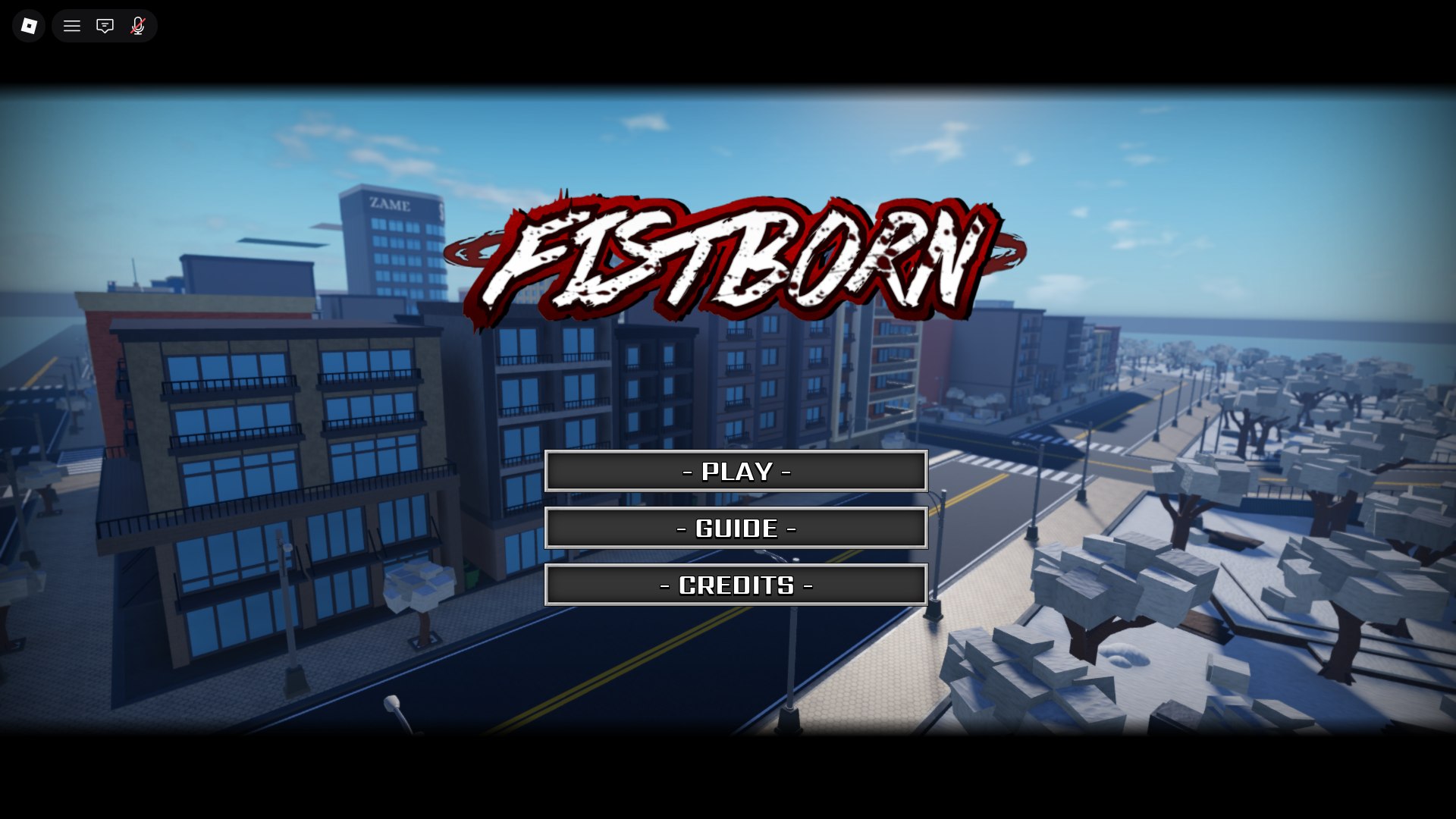Image resolution: width=1456 pixels, height=819 pixels.
Task: Click the microphone icon in the top bar
Action: 137,25
